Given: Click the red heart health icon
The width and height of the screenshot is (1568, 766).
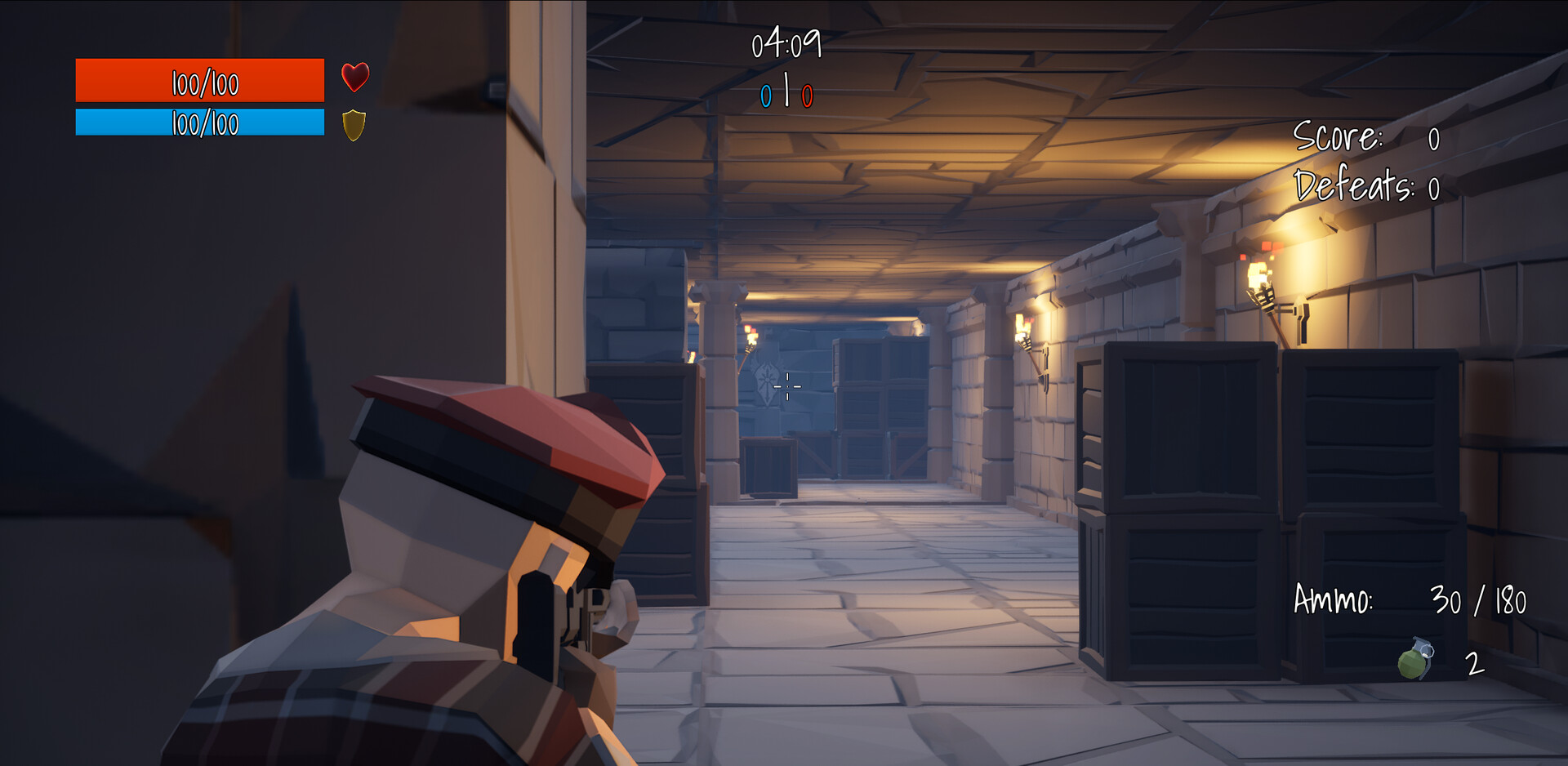Looking at the screenshot, I should tap(354, 78).
